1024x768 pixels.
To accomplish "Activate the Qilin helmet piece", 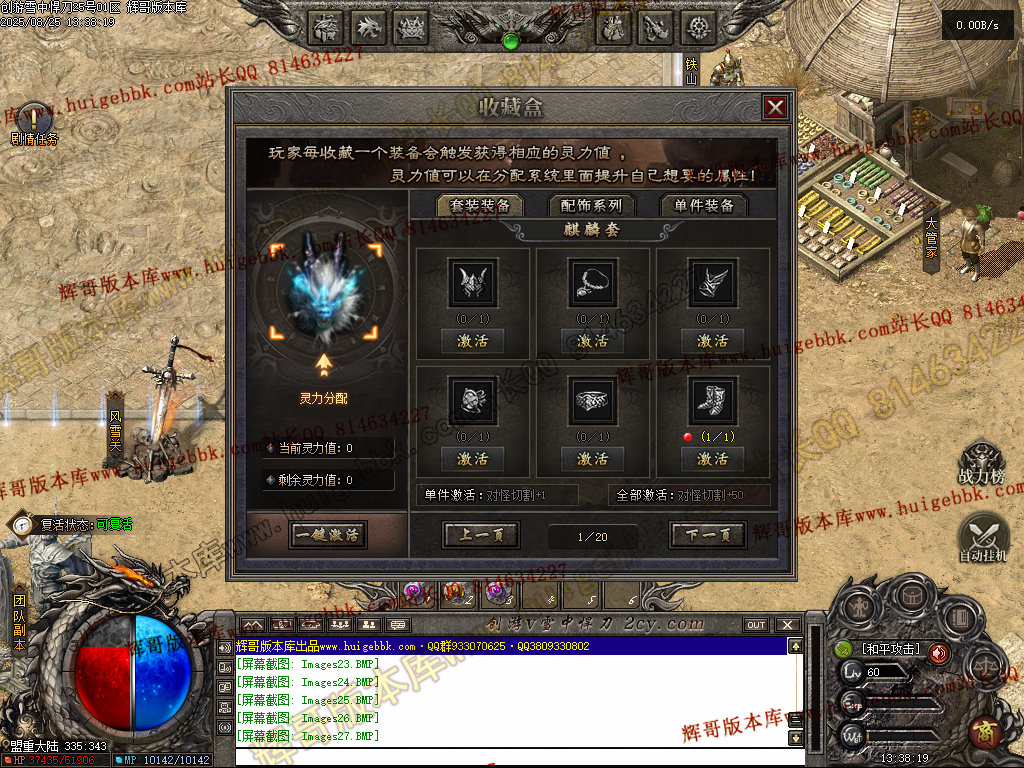I will click(x=473, y=341).
